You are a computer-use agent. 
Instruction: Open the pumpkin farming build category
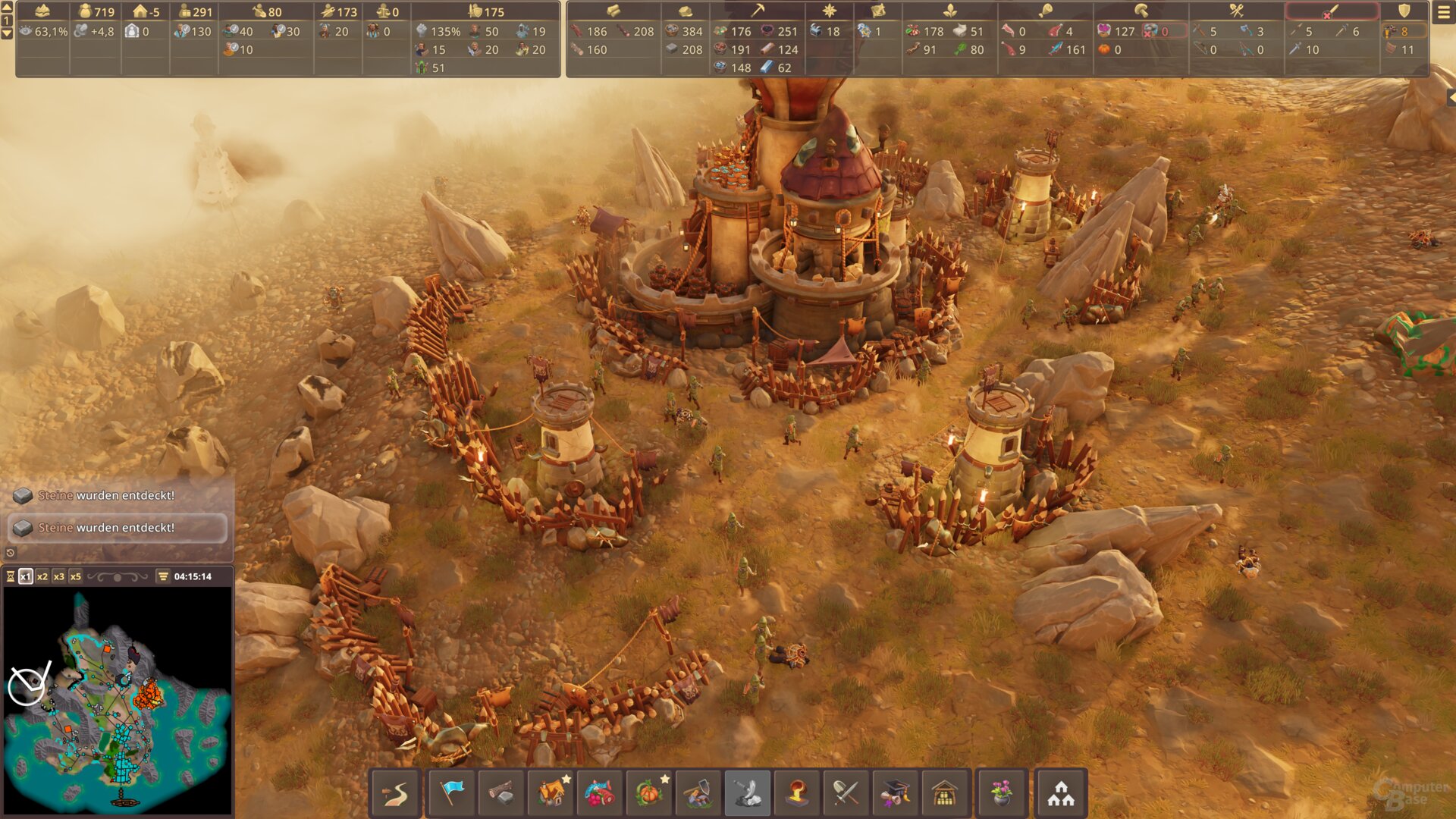[649, 793]
